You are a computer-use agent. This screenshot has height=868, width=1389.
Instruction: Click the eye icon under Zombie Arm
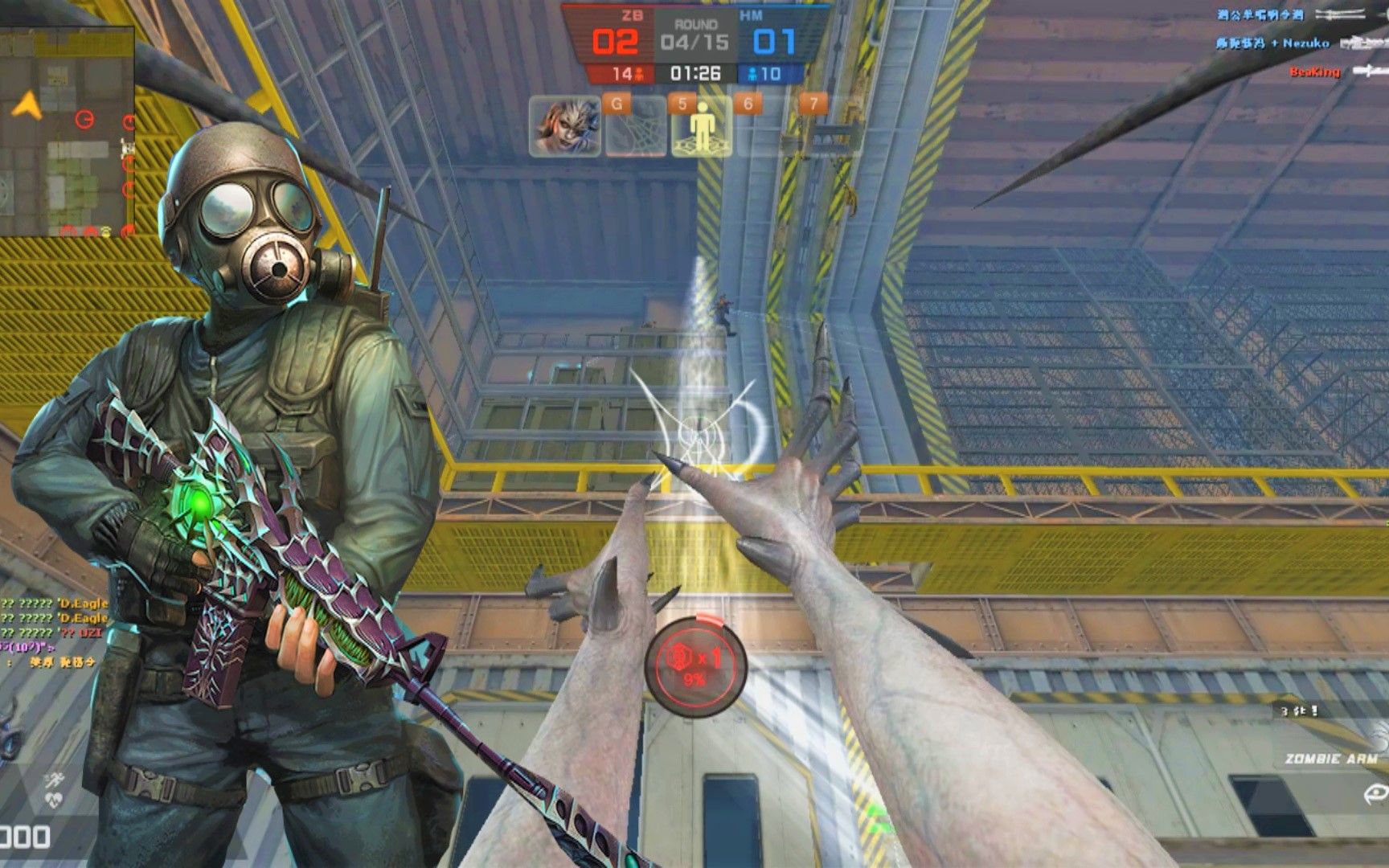(x=1375, y=795)
